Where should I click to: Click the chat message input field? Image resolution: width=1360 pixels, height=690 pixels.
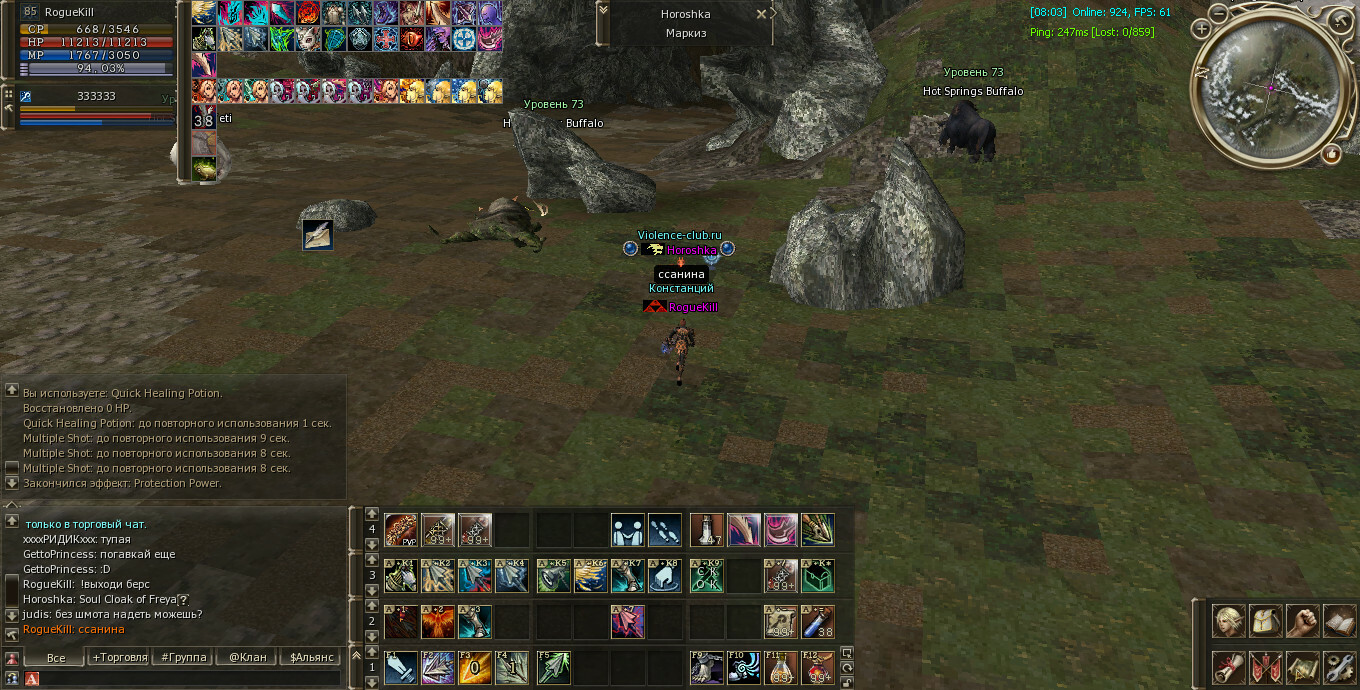(x=190, y=679)
